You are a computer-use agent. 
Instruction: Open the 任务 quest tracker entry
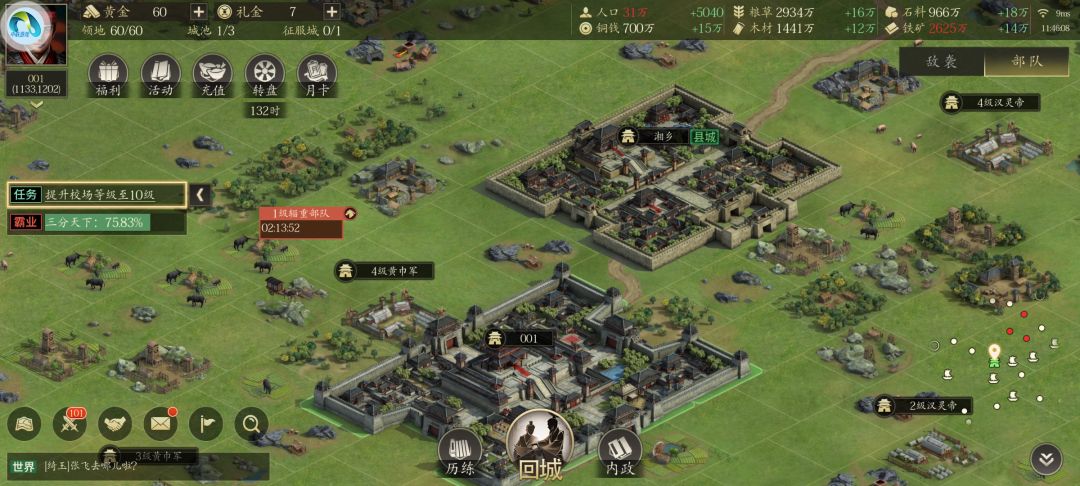[x=97, y=195]
